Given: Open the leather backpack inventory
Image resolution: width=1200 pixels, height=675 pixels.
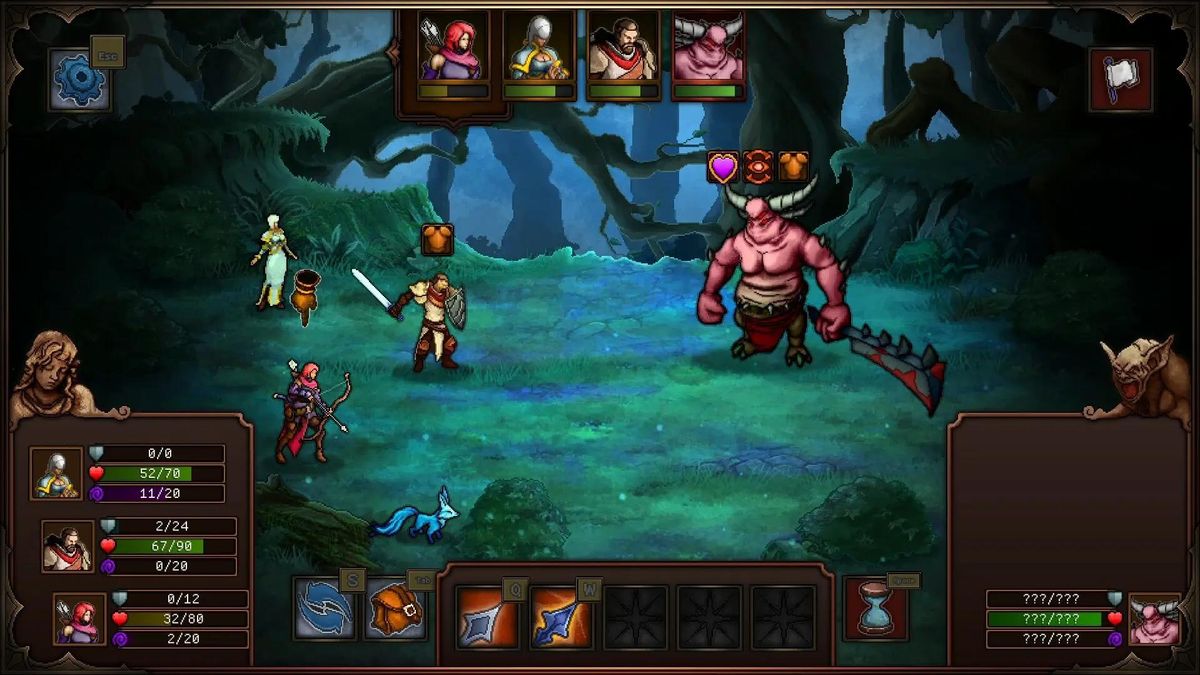Looking at the screenshot, I should click(x=395, y=609).
